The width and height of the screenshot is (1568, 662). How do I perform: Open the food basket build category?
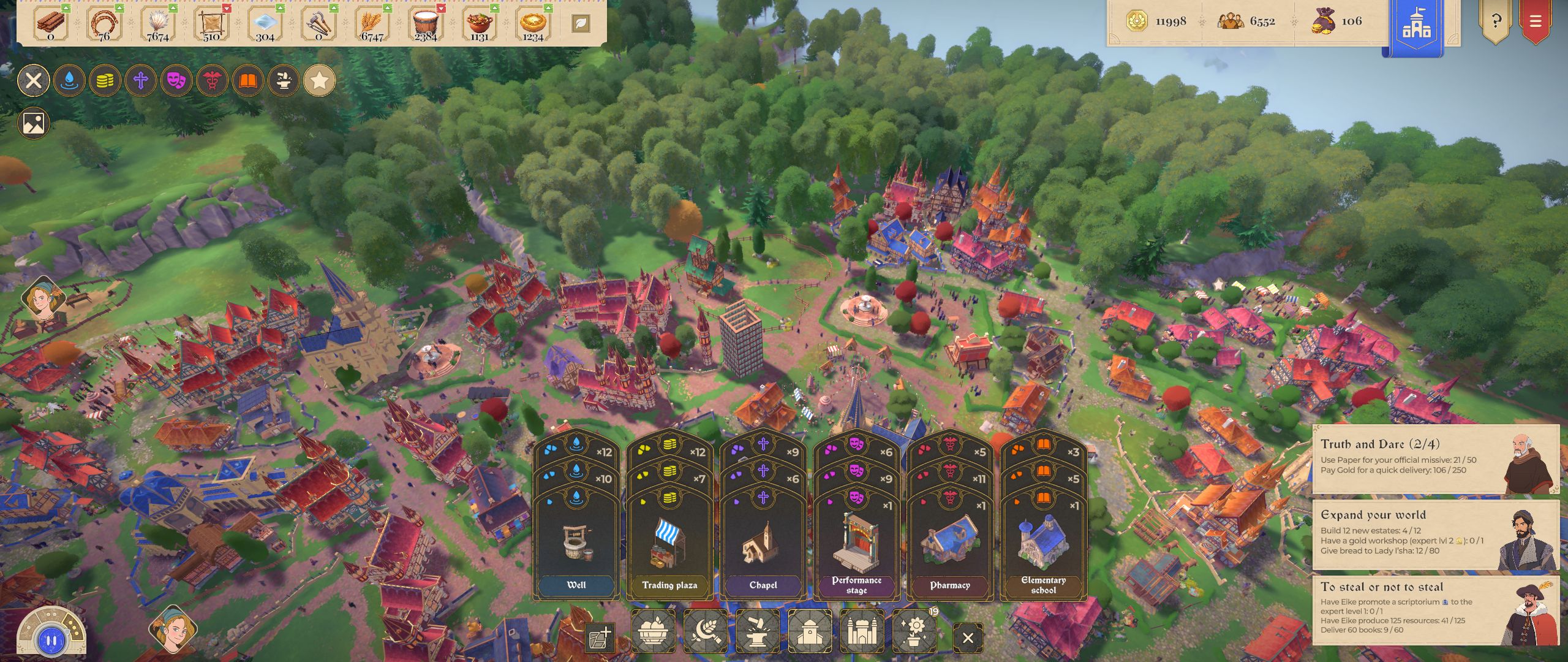point(653,631)
